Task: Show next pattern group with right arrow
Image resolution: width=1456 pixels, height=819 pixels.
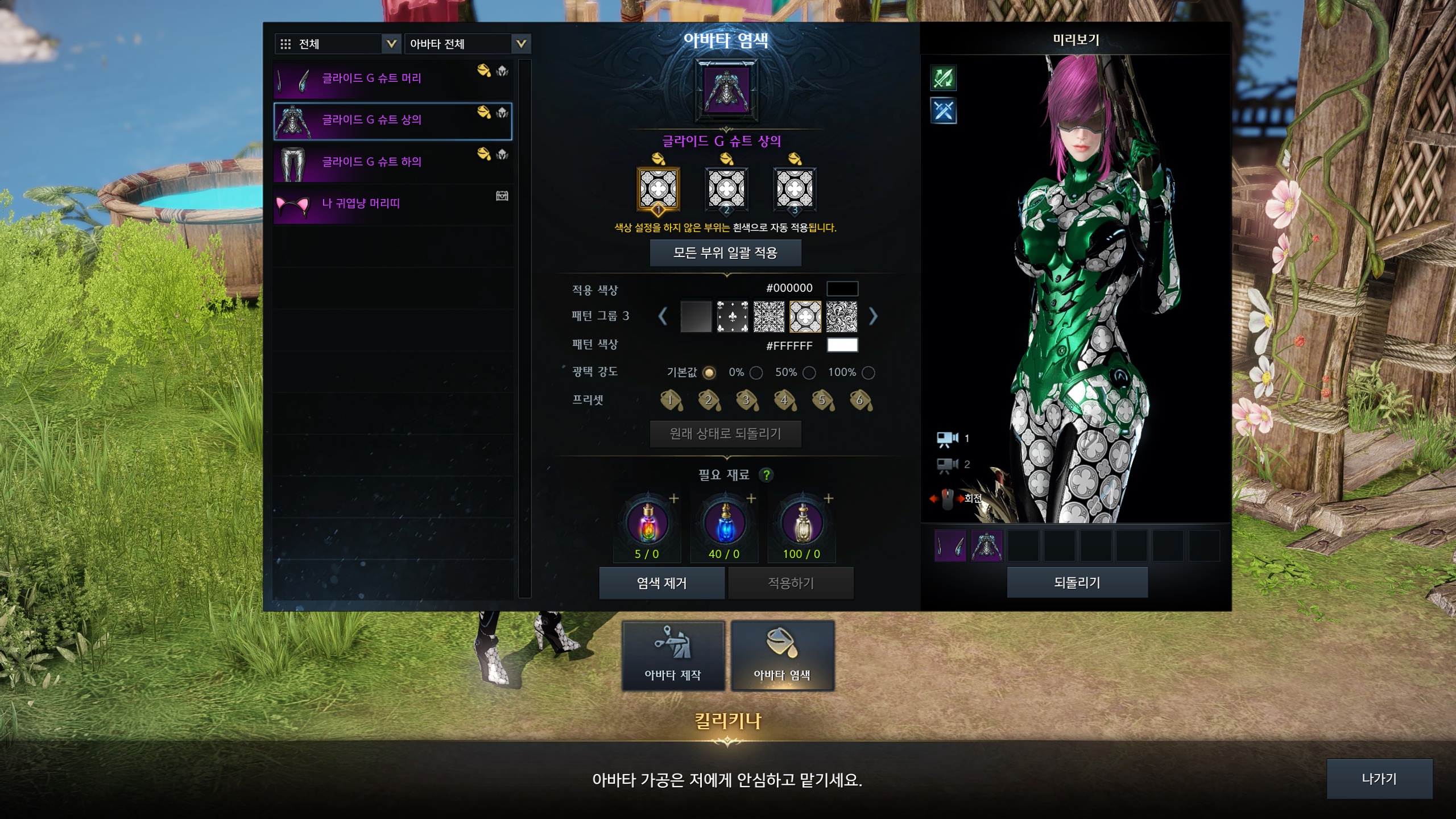Action: point(873,316)
